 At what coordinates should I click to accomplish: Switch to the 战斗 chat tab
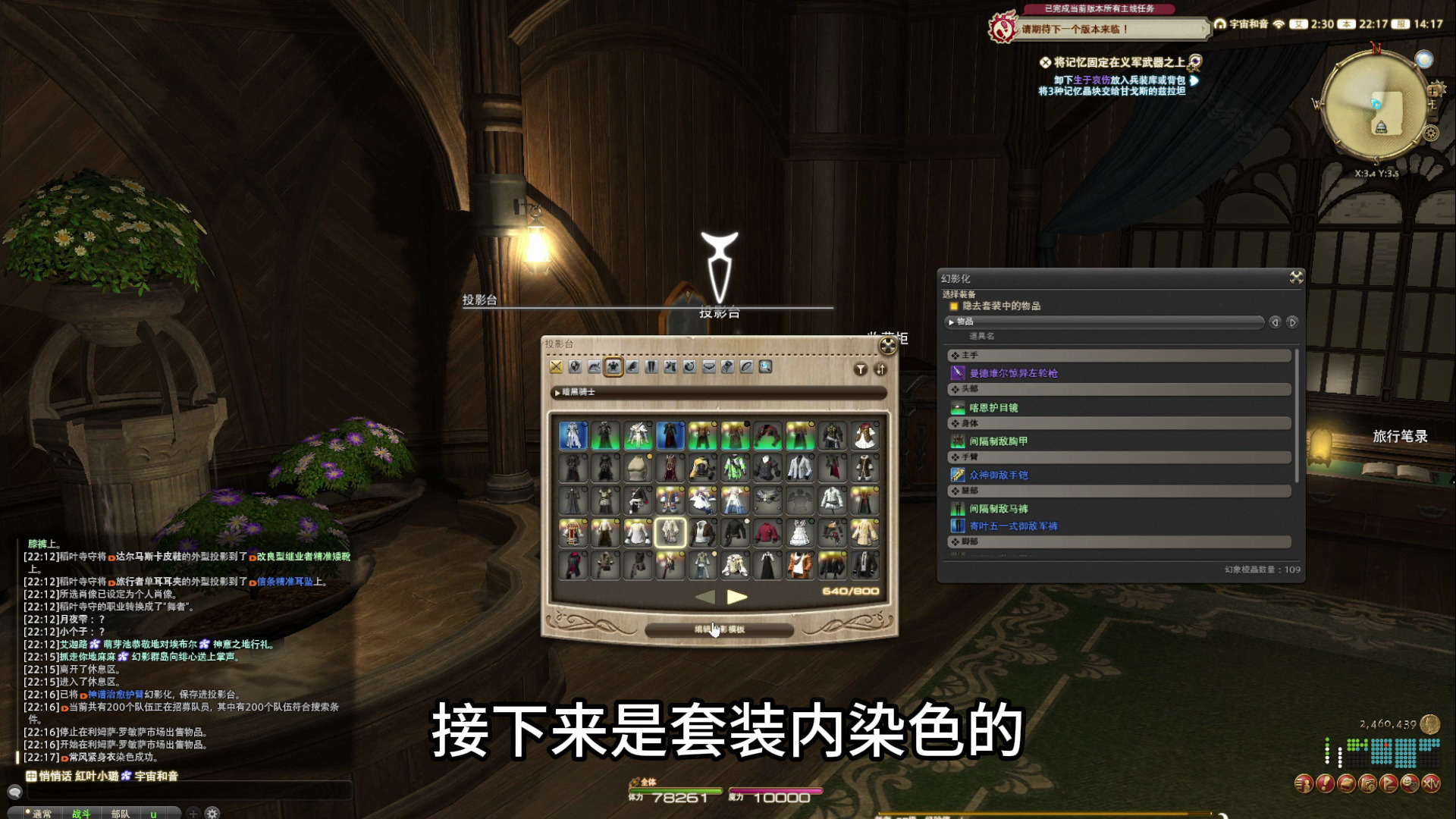(x=81, y=814)
